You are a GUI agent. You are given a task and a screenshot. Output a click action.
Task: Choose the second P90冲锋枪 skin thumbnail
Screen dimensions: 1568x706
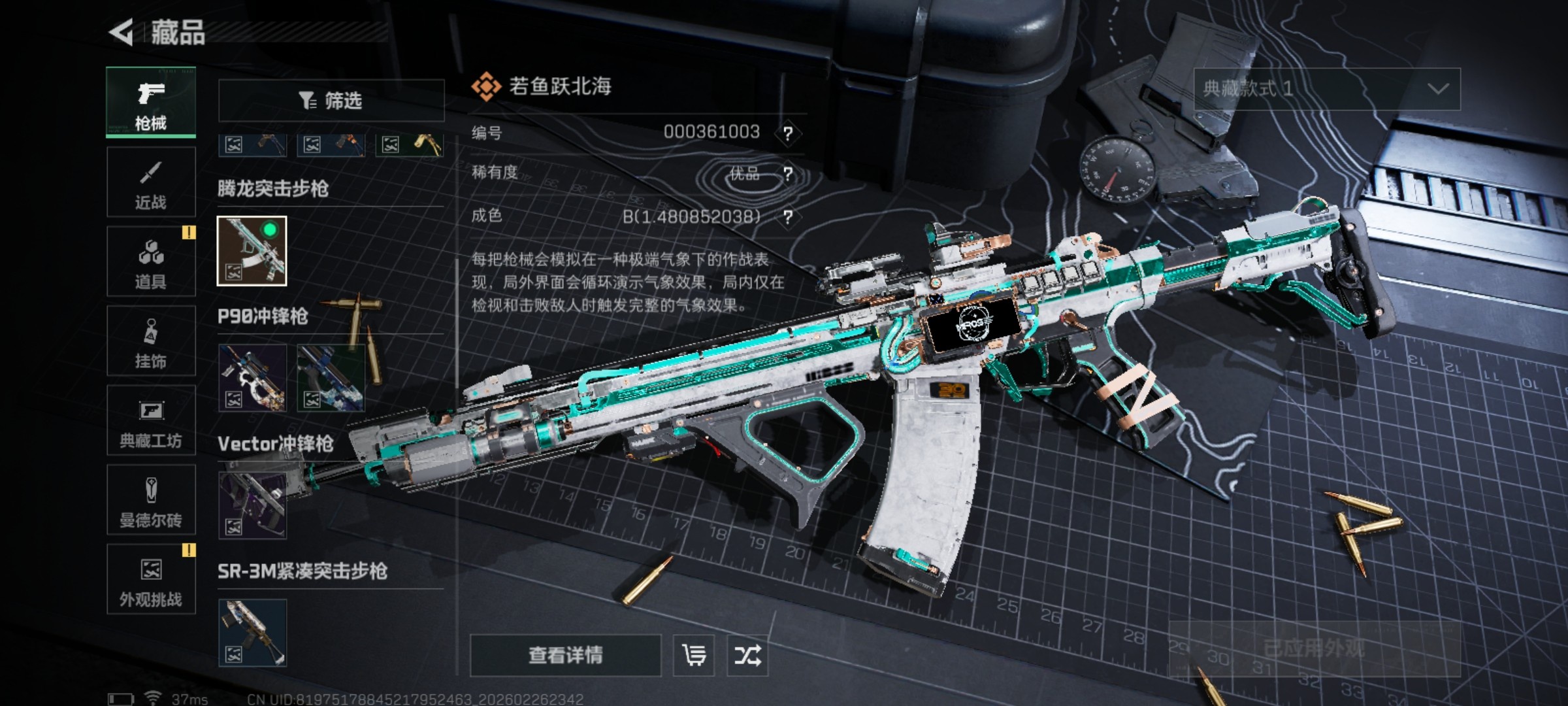pyautogui.click(x=331, y=378)
